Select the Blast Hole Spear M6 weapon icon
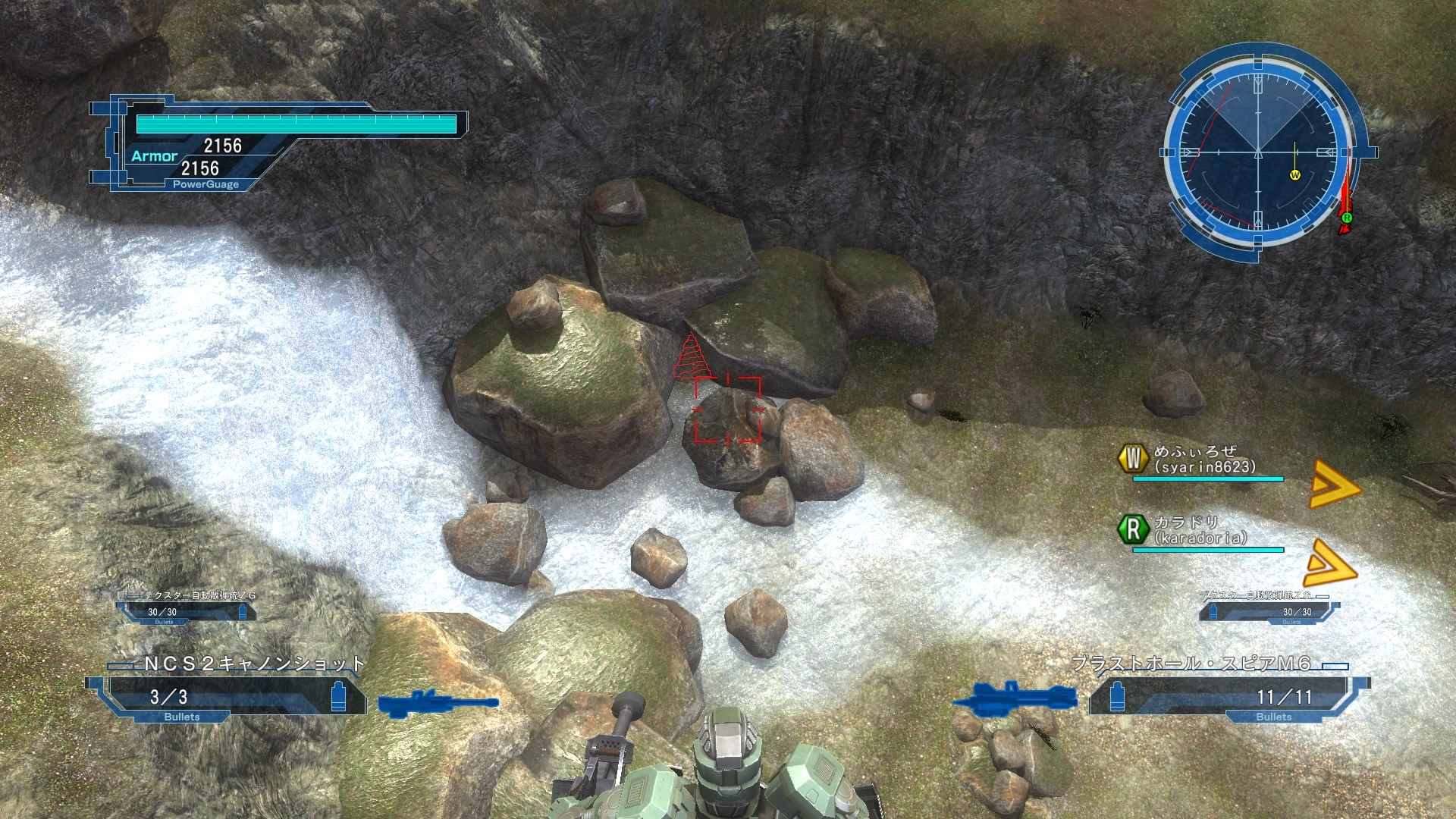Image resolution: width=1456 pixels, height=819 pixels. coord(1014,697)
